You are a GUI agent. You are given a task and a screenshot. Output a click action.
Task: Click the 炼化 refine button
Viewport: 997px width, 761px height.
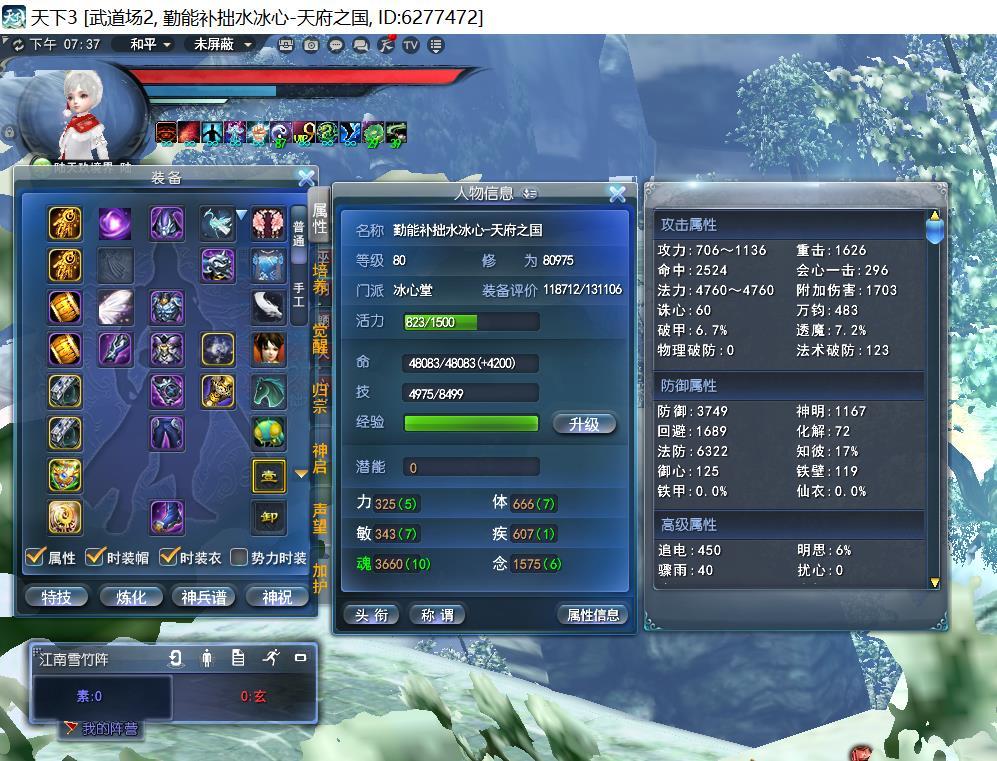click(x=131, y=597)
